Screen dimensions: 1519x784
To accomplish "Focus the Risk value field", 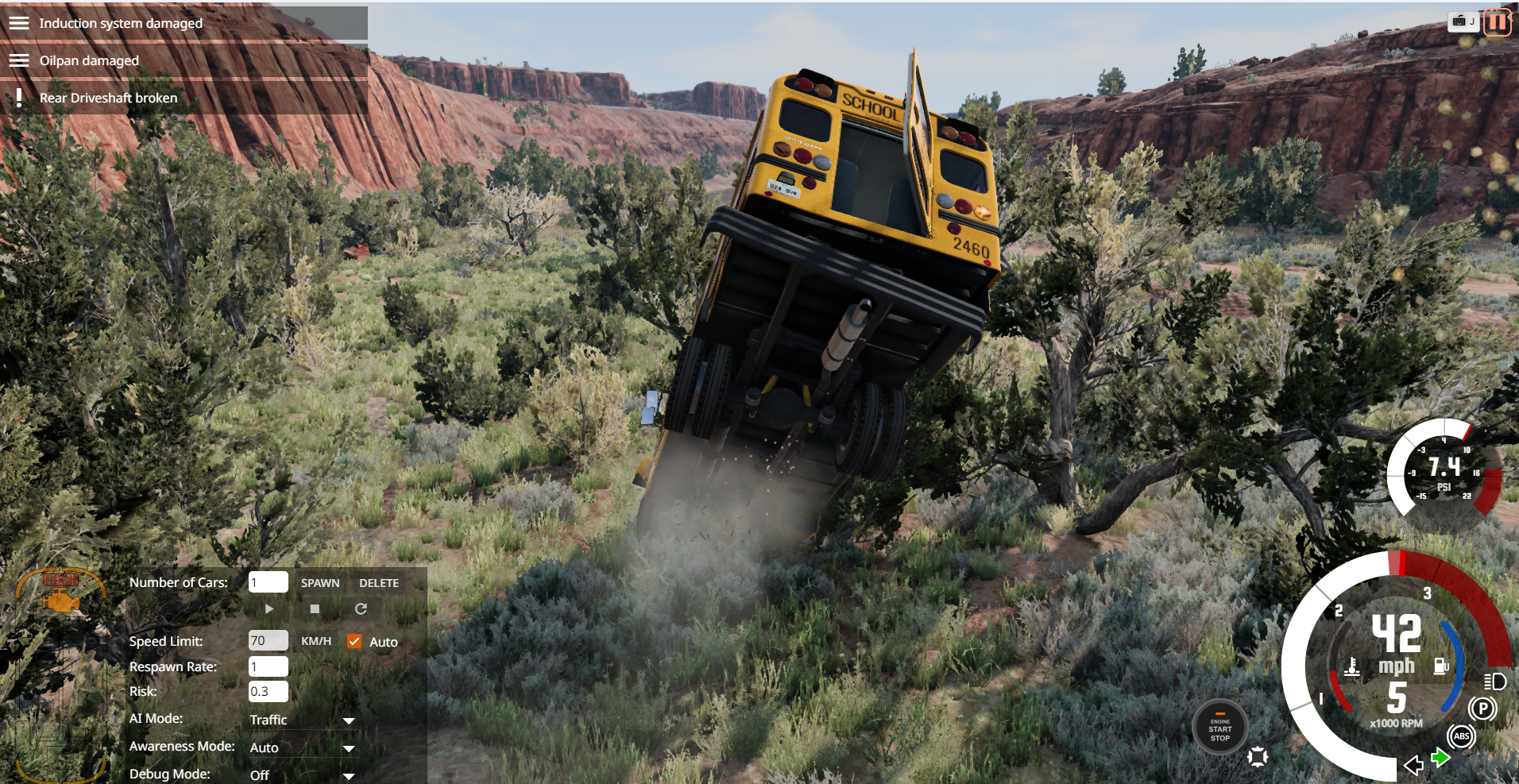I will point(268,691).
